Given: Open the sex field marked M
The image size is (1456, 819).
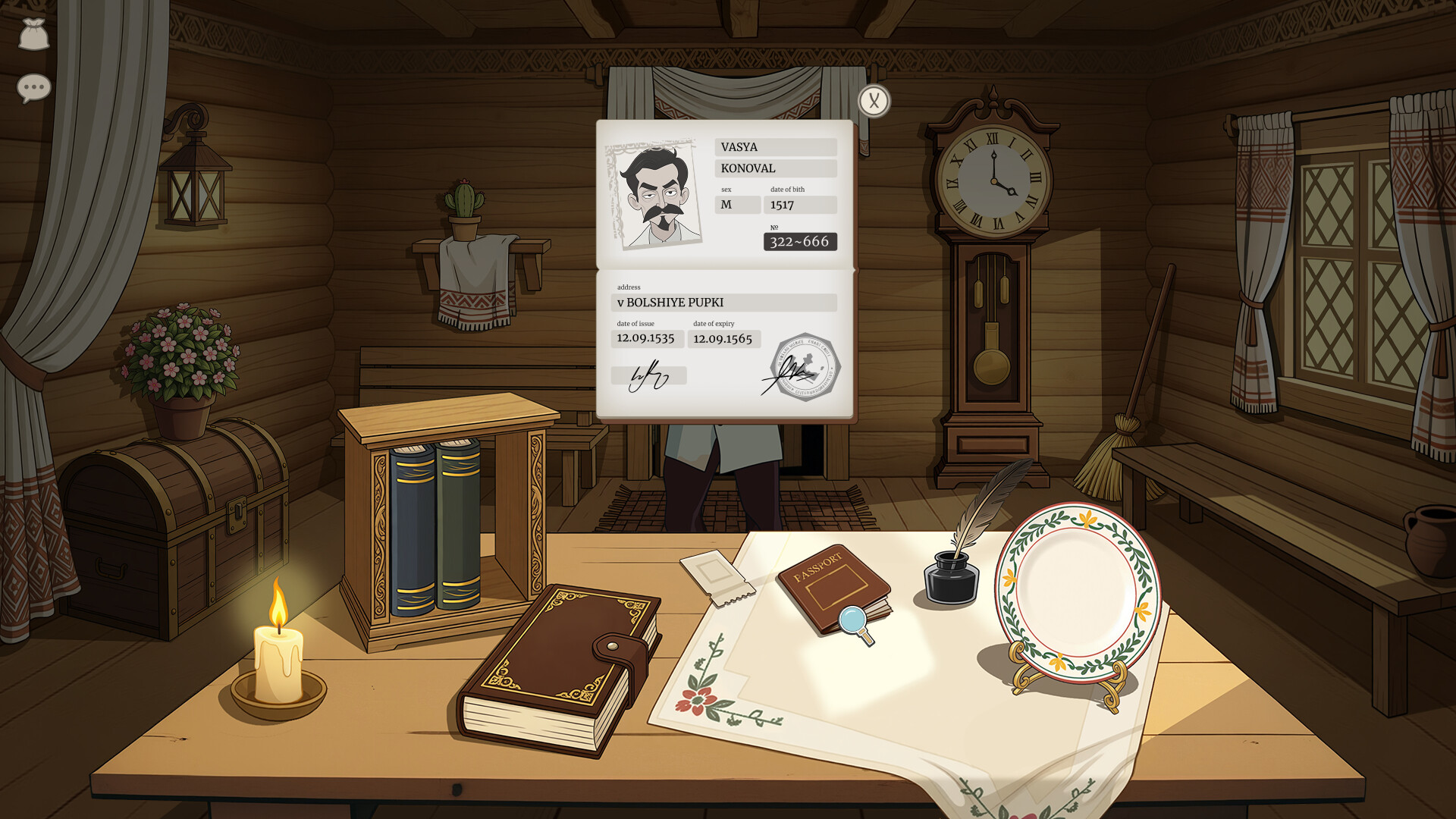Looking at the screenshot, I should 736,203.
